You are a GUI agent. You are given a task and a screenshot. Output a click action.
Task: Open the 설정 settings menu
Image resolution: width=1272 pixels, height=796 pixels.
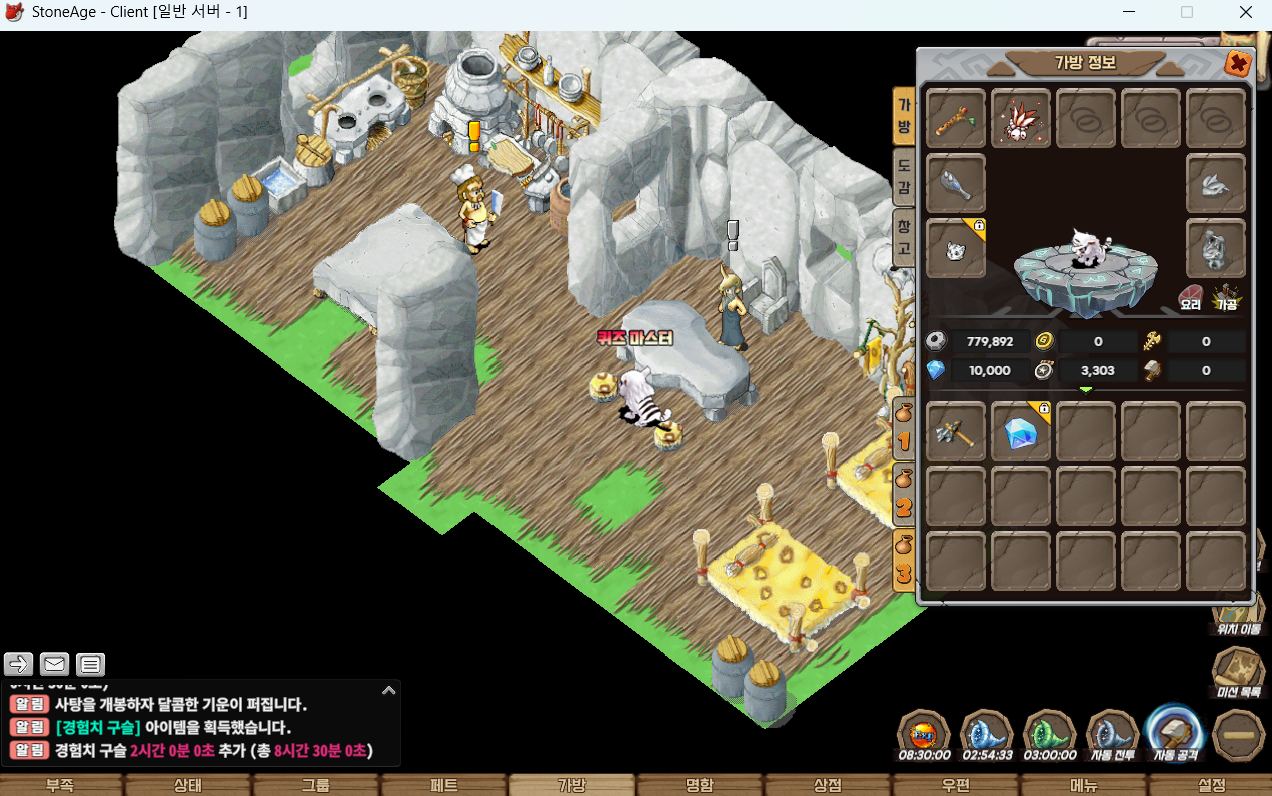tap(1211, 785)
